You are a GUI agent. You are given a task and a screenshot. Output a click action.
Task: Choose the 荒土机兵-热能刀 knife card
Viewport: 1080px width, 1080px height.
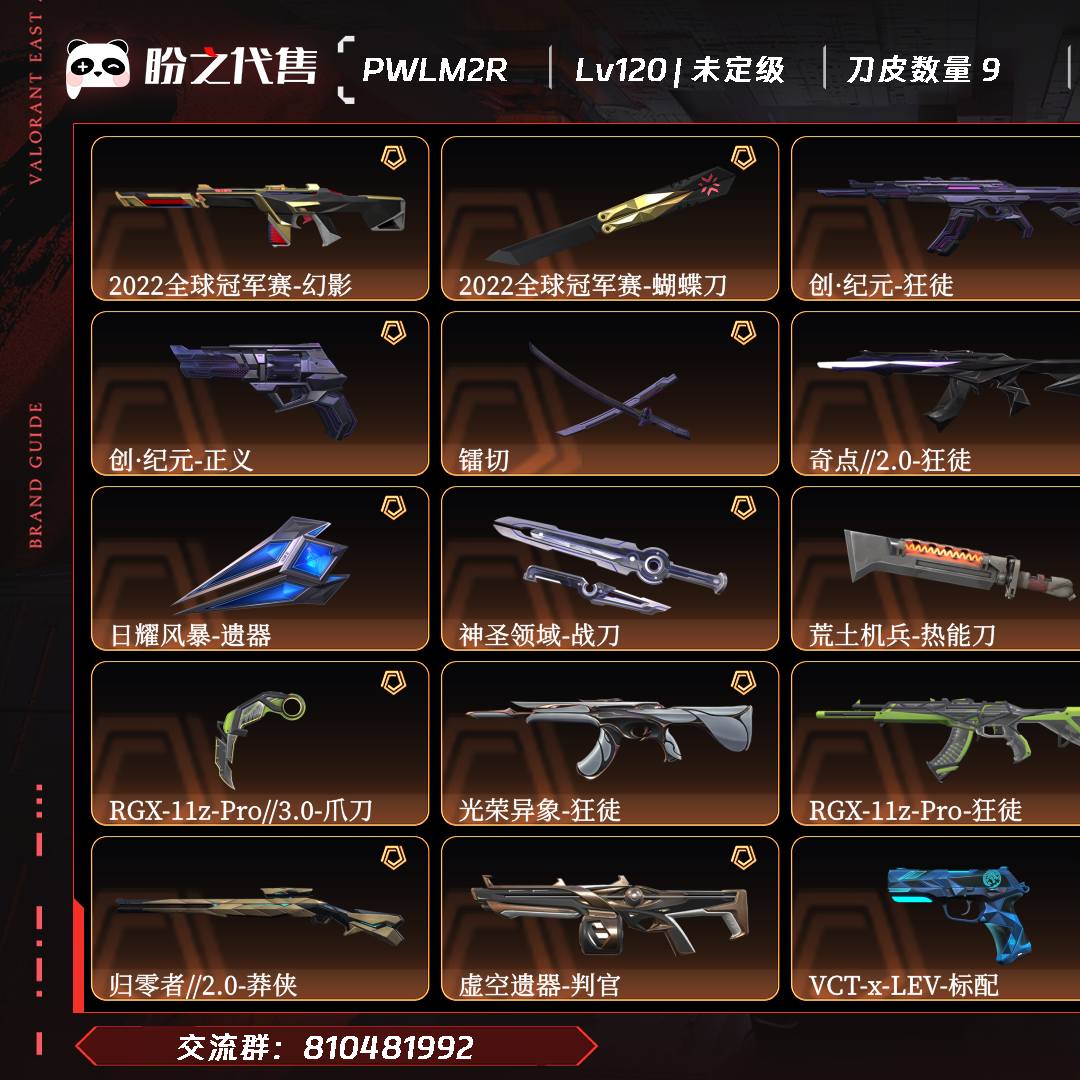[935, 568]
